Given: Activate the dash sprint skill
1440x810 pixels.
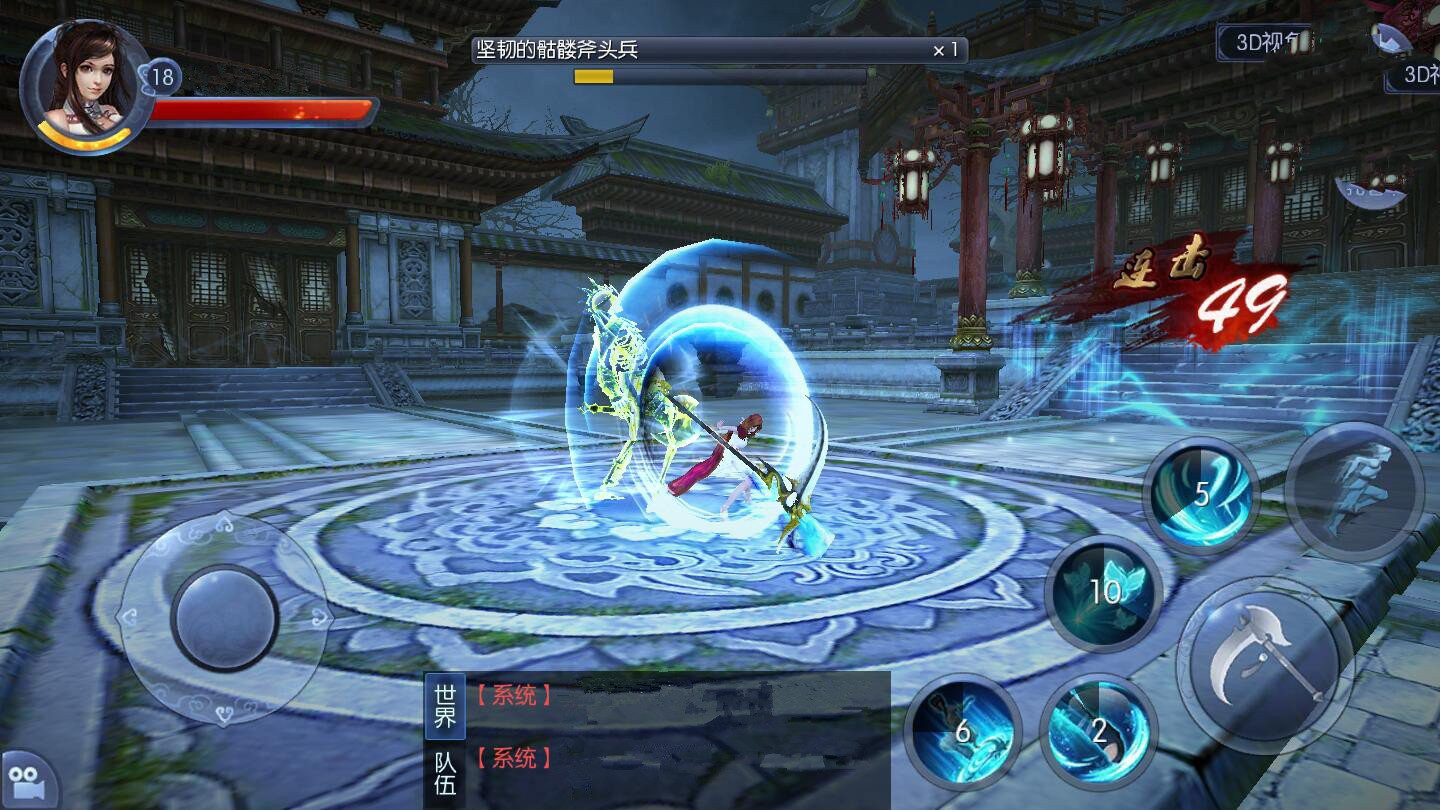Looking at the screenshot, I should pyautogui.click(x=1354, y=491).
